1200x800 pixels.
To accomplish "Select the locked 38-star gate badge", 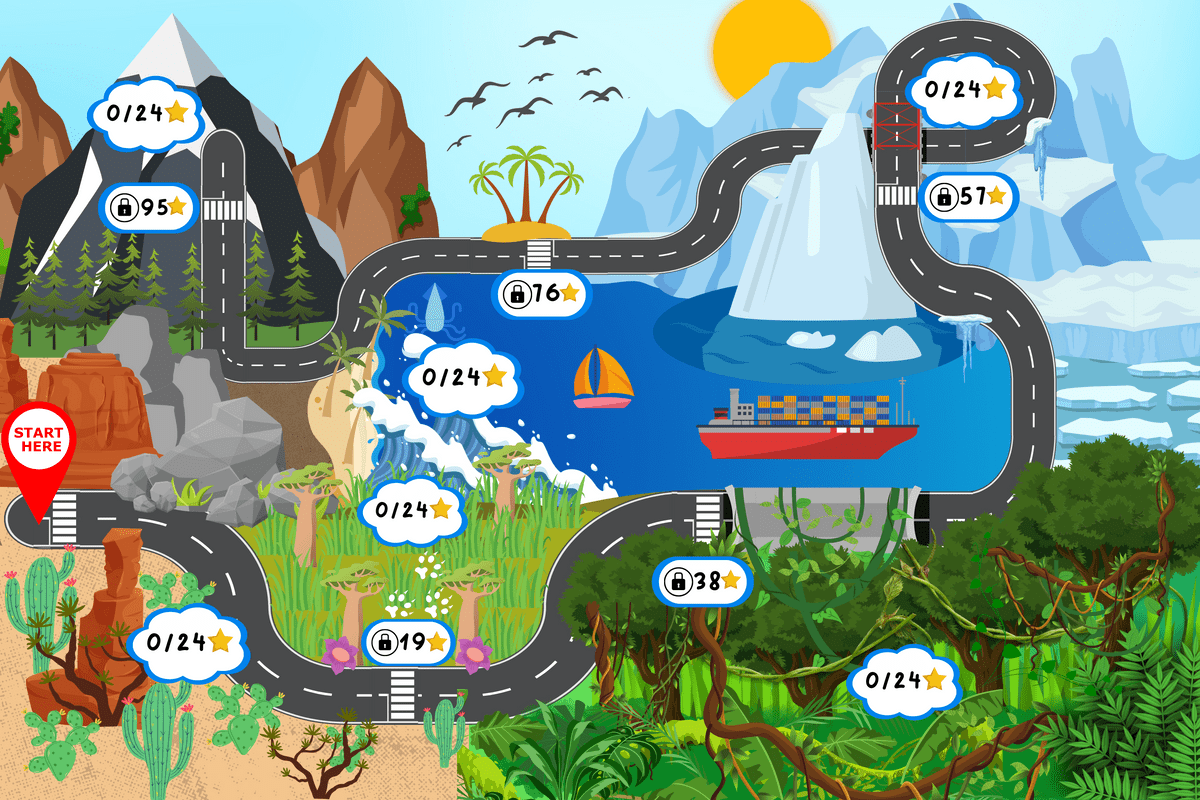I will tap(703, 581).
